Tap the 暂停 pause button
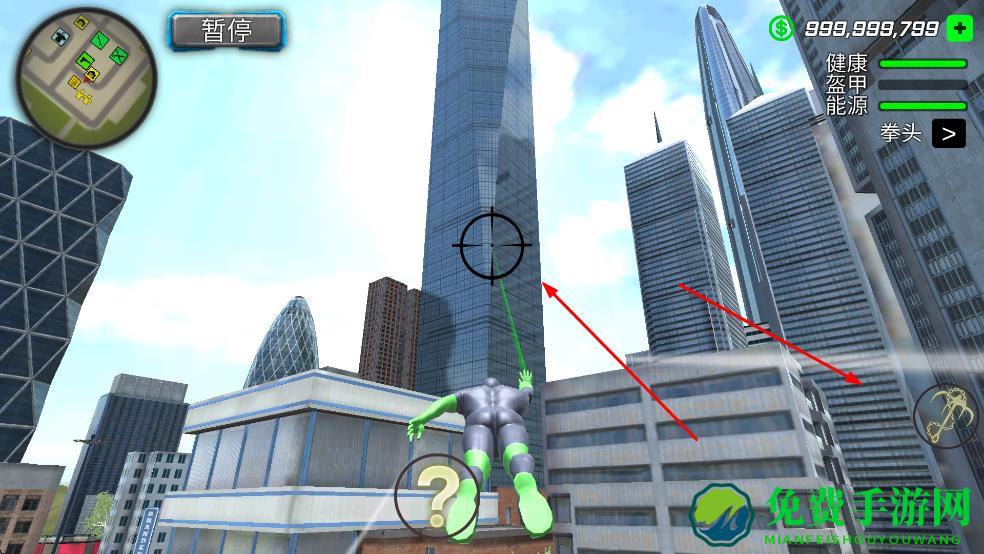Viewport: 984px width, 554px height. click(227, 31)
